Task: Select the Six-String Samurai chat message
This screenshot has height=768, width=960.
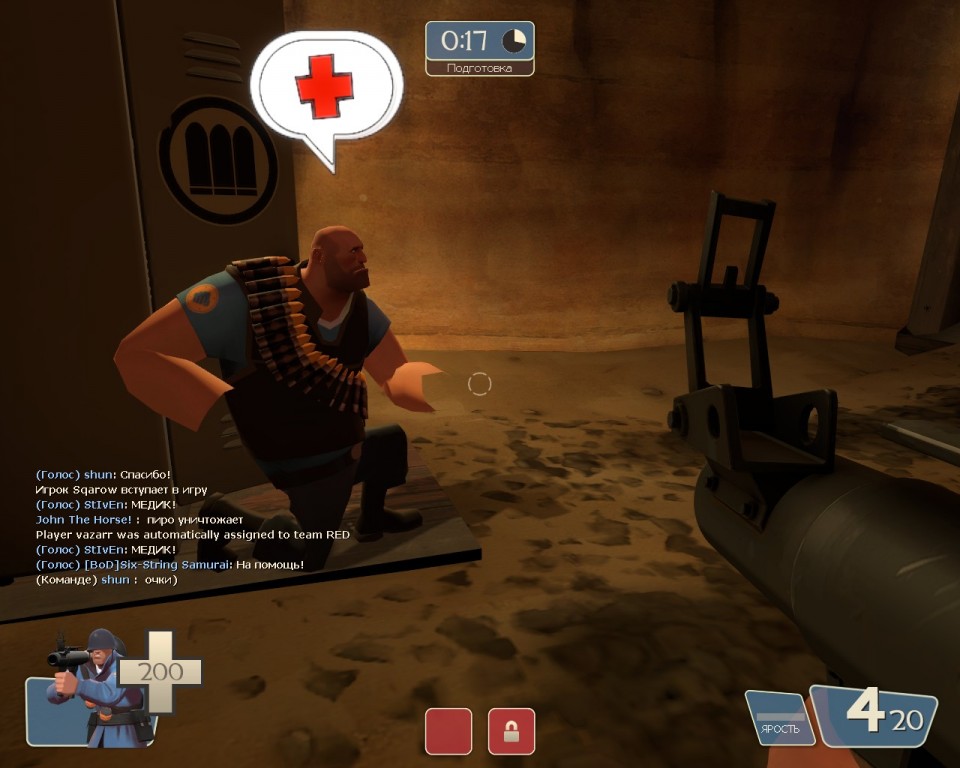Action: point(170,565)
